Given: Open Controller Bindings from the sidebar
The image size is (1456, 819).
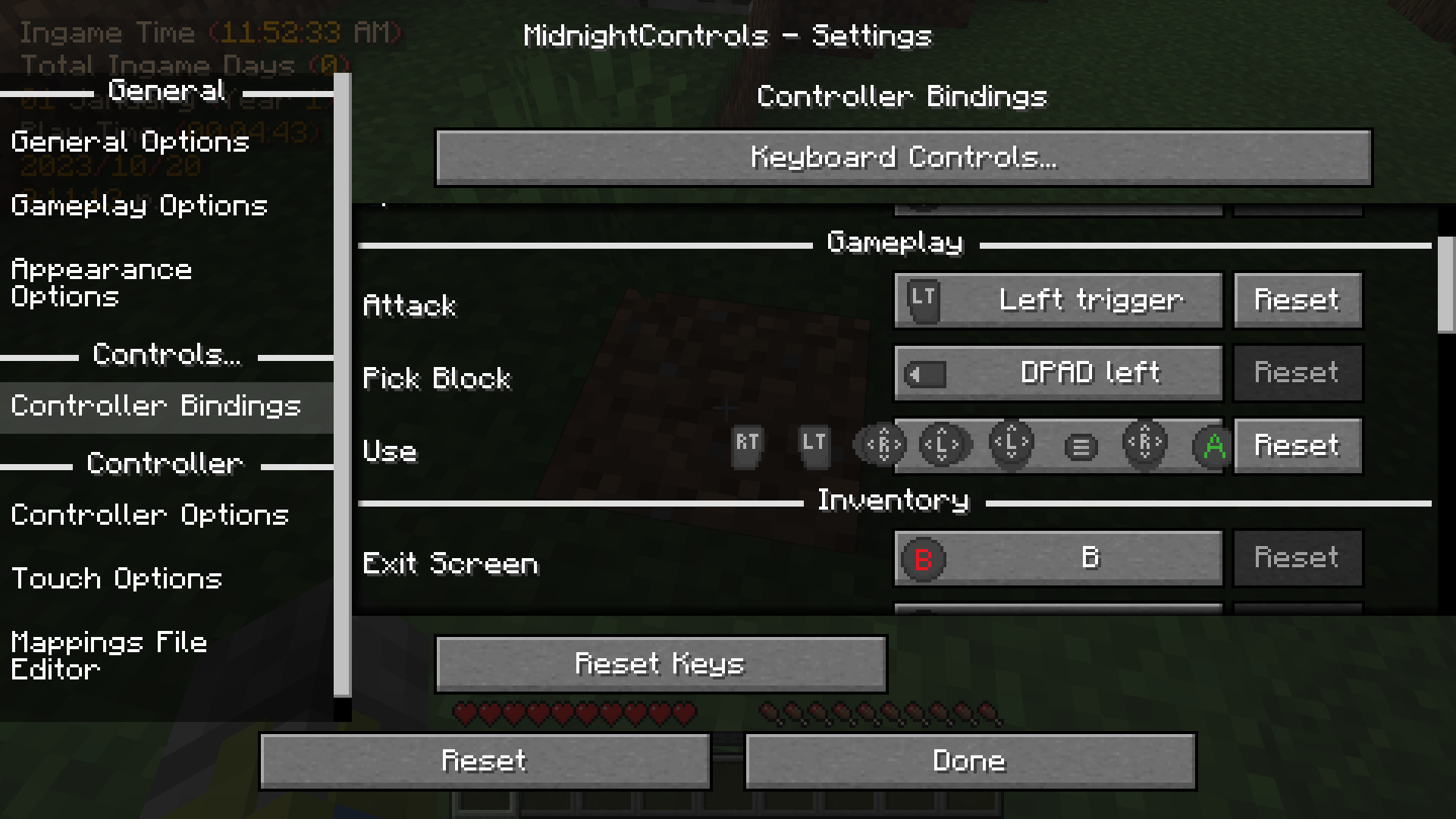Looking at the screenshot, I should 155,406.
